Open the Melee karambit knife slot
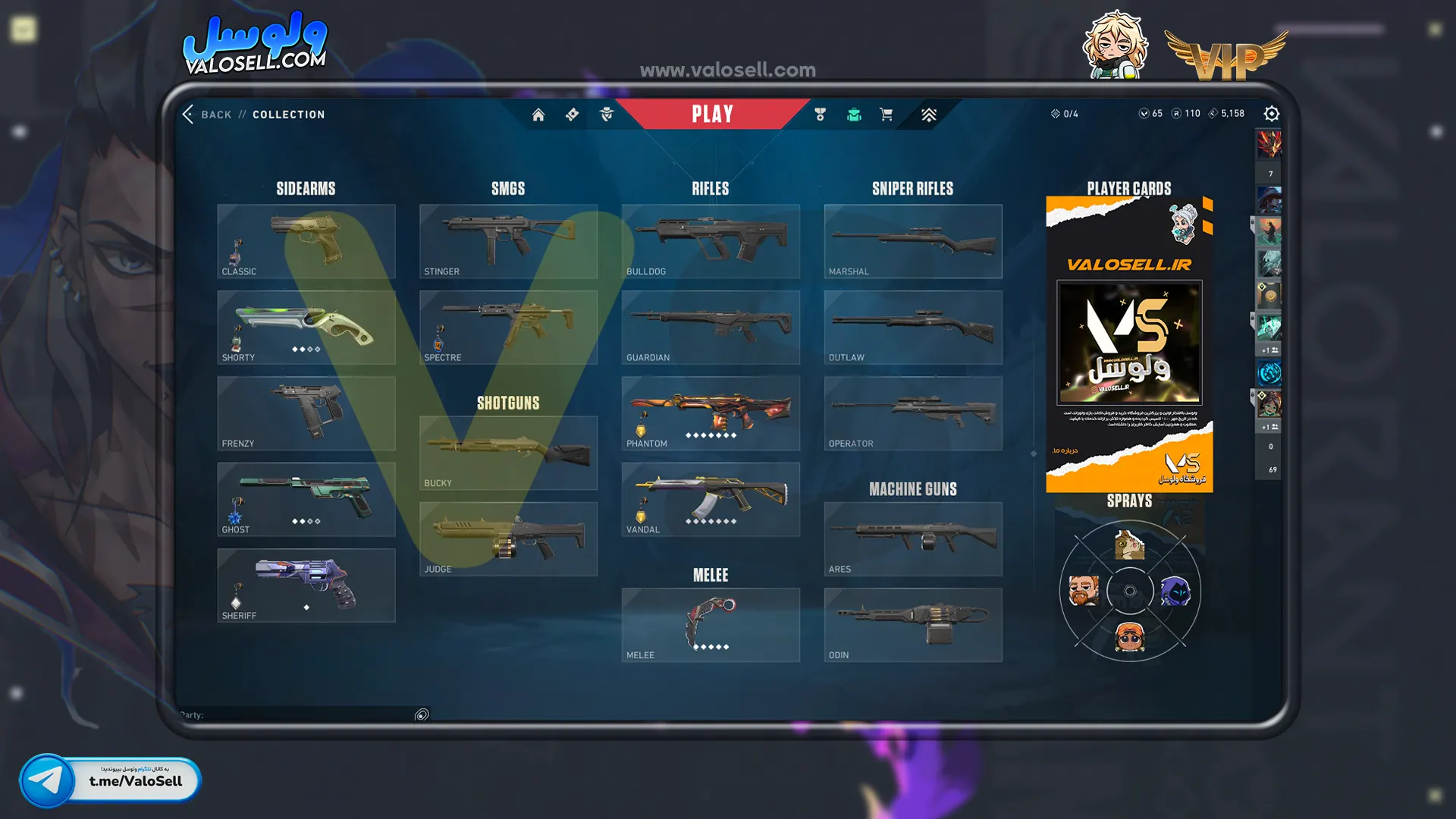 [x=711, y=625]
